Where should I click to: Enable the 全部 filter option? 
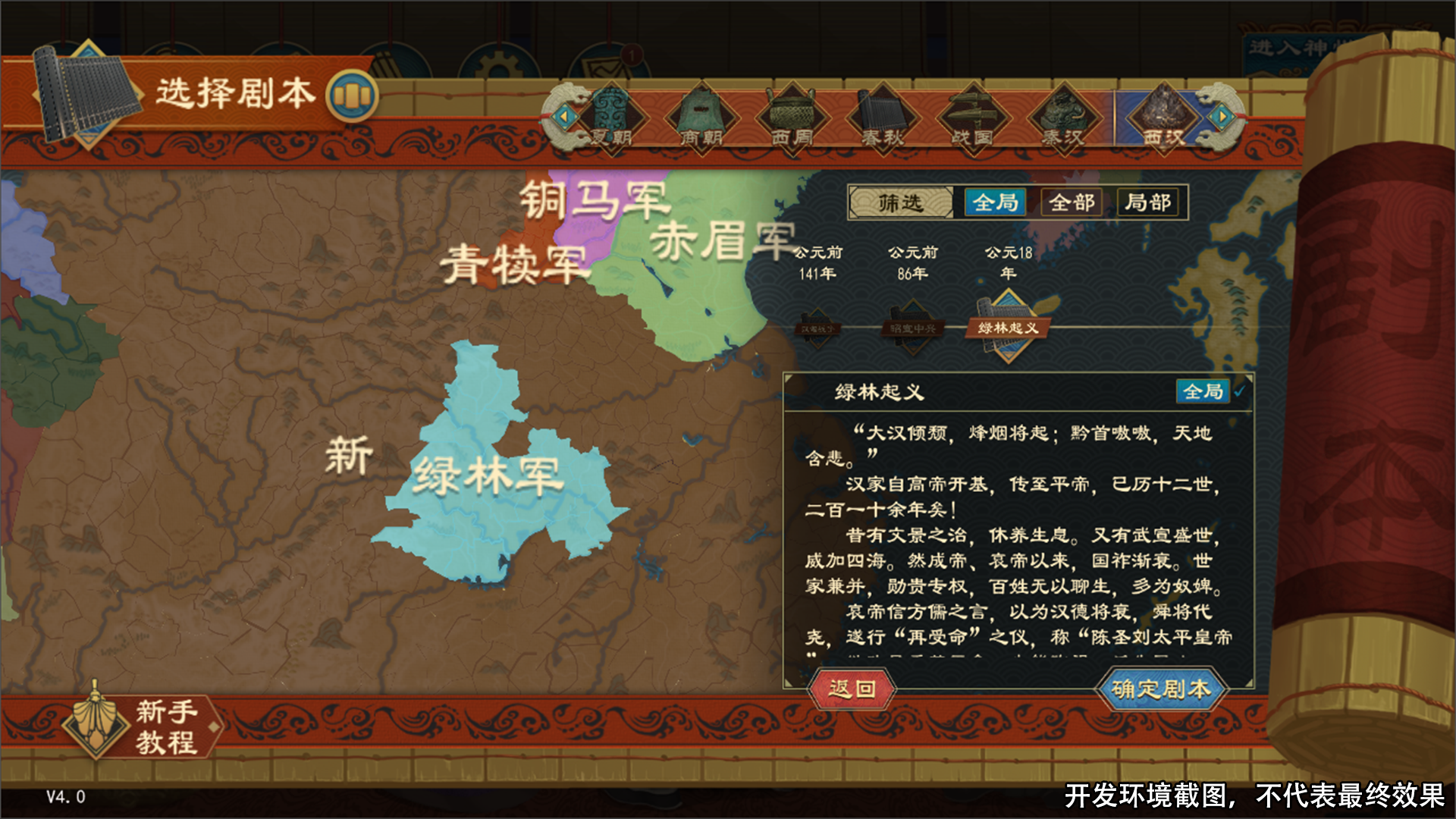(x=1071, y=202)
